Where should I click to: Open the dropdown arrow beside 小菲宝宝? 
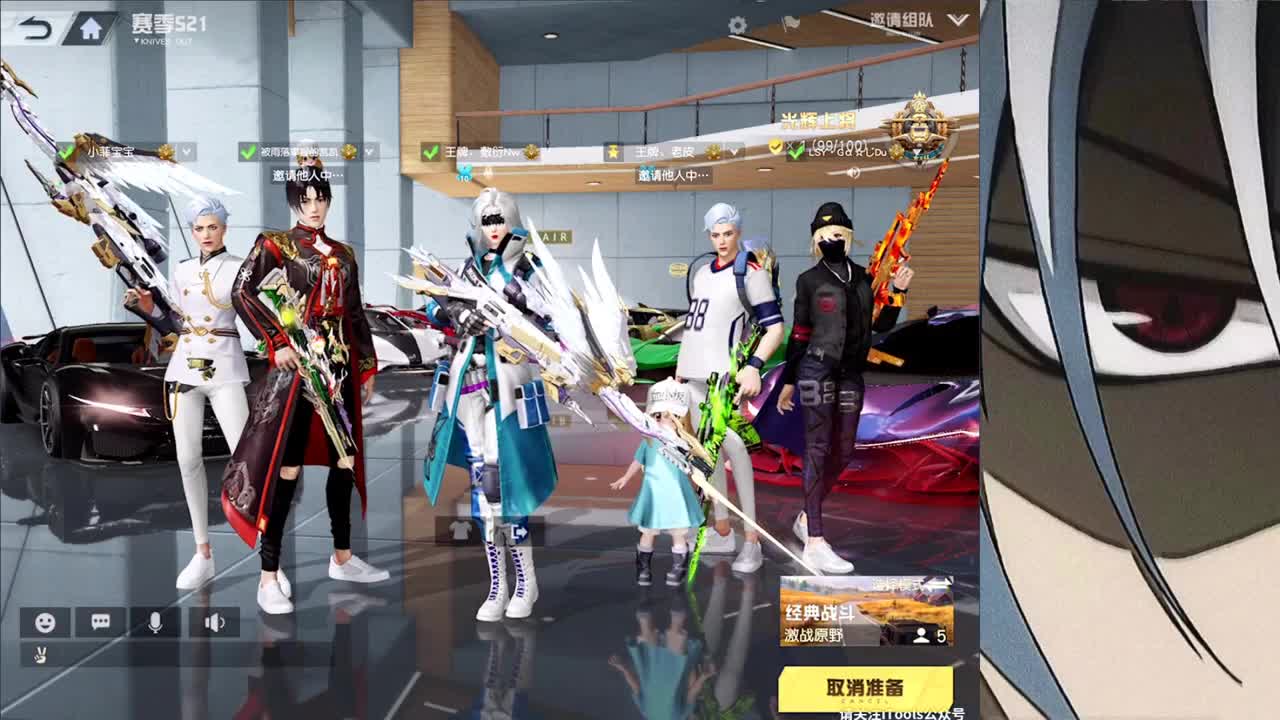click(x=186, y=152)
